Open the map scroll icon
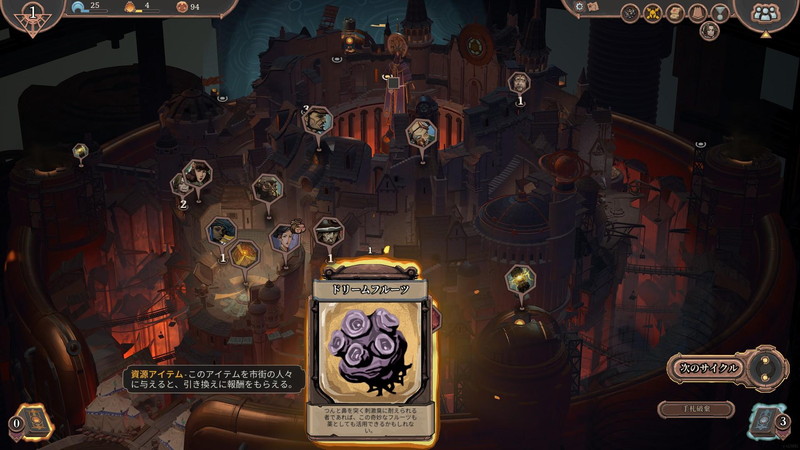 593,7
